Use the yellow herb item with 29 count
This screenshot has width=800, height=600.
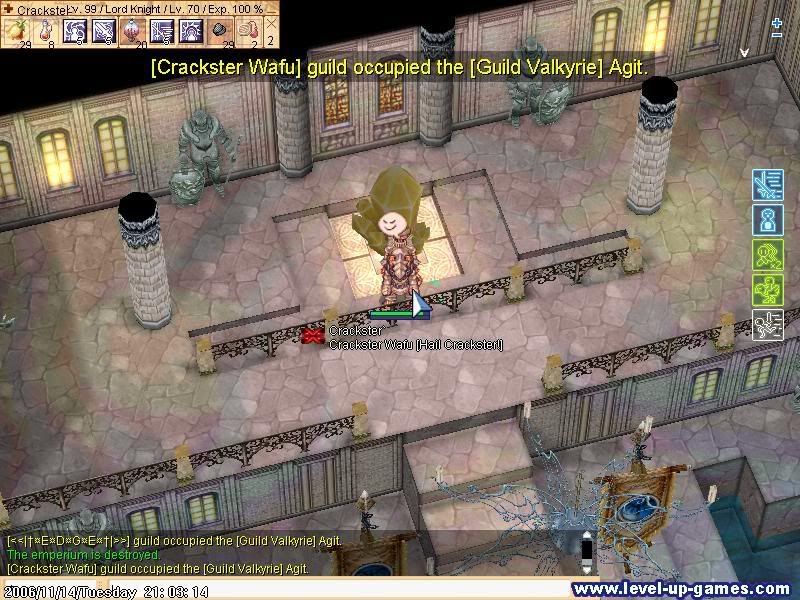pyautogui.click(x=16, y=31)
